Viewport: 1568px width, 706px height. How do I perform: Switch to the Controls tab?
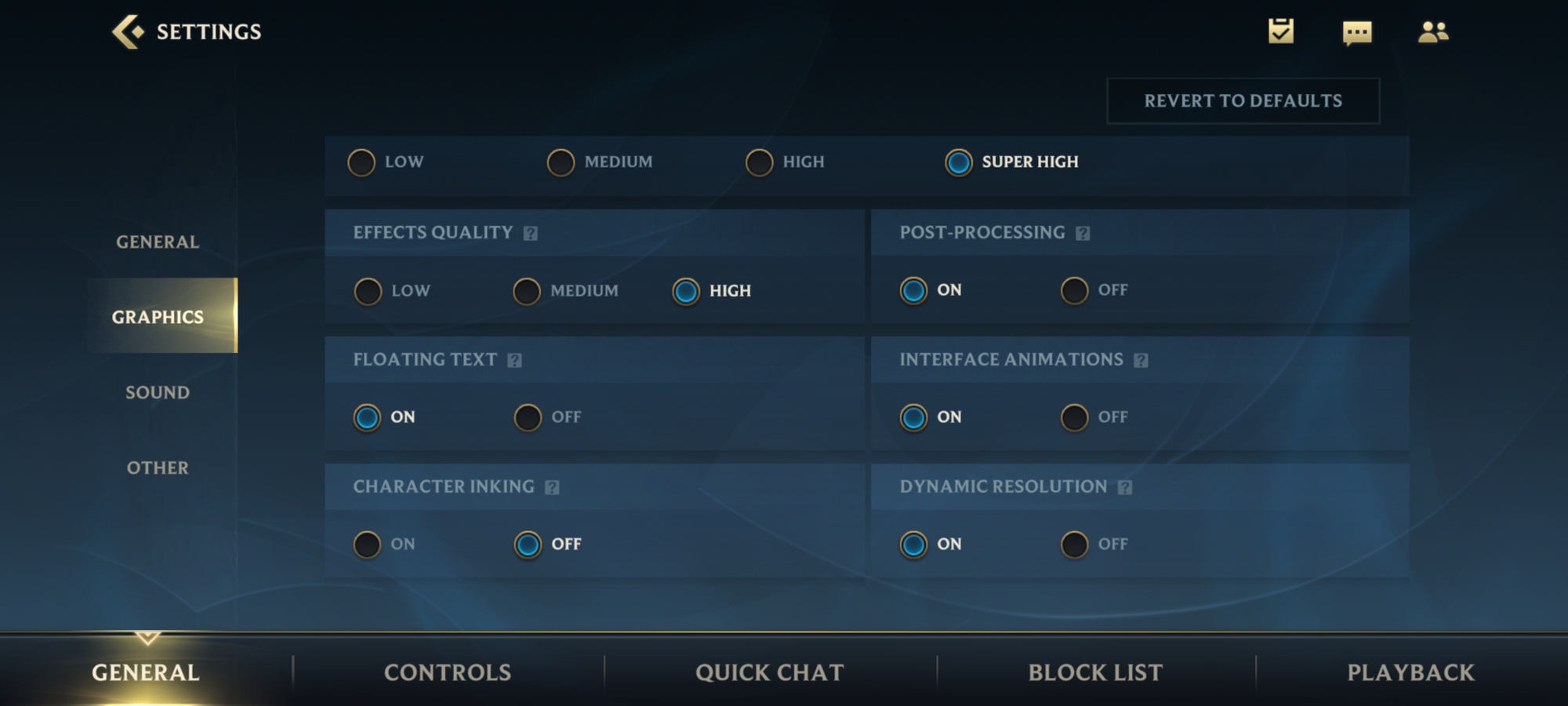(x=447, y=672)
